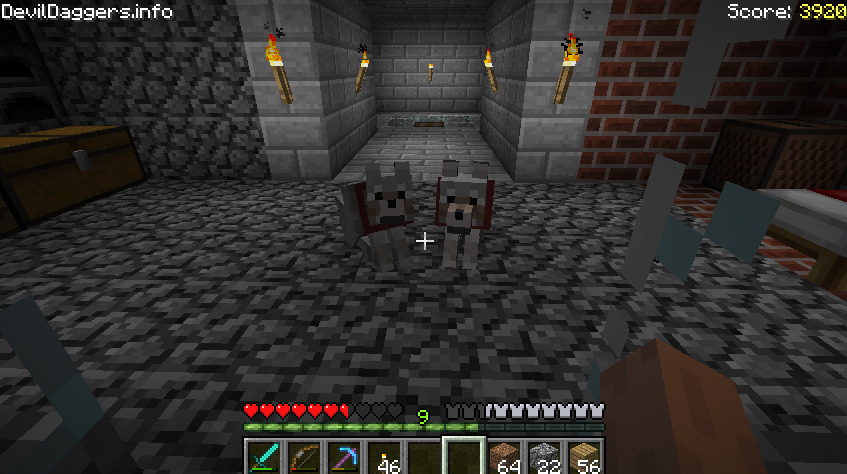
Task: Switch to the stack of 46 torches
Action: [384, 458]
